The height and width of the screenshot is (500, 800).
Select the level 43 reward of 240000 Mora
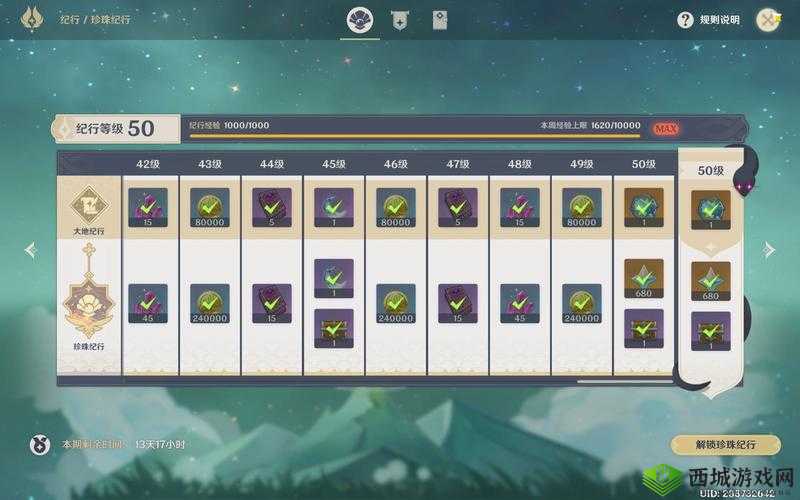click(x=210, y=303)
